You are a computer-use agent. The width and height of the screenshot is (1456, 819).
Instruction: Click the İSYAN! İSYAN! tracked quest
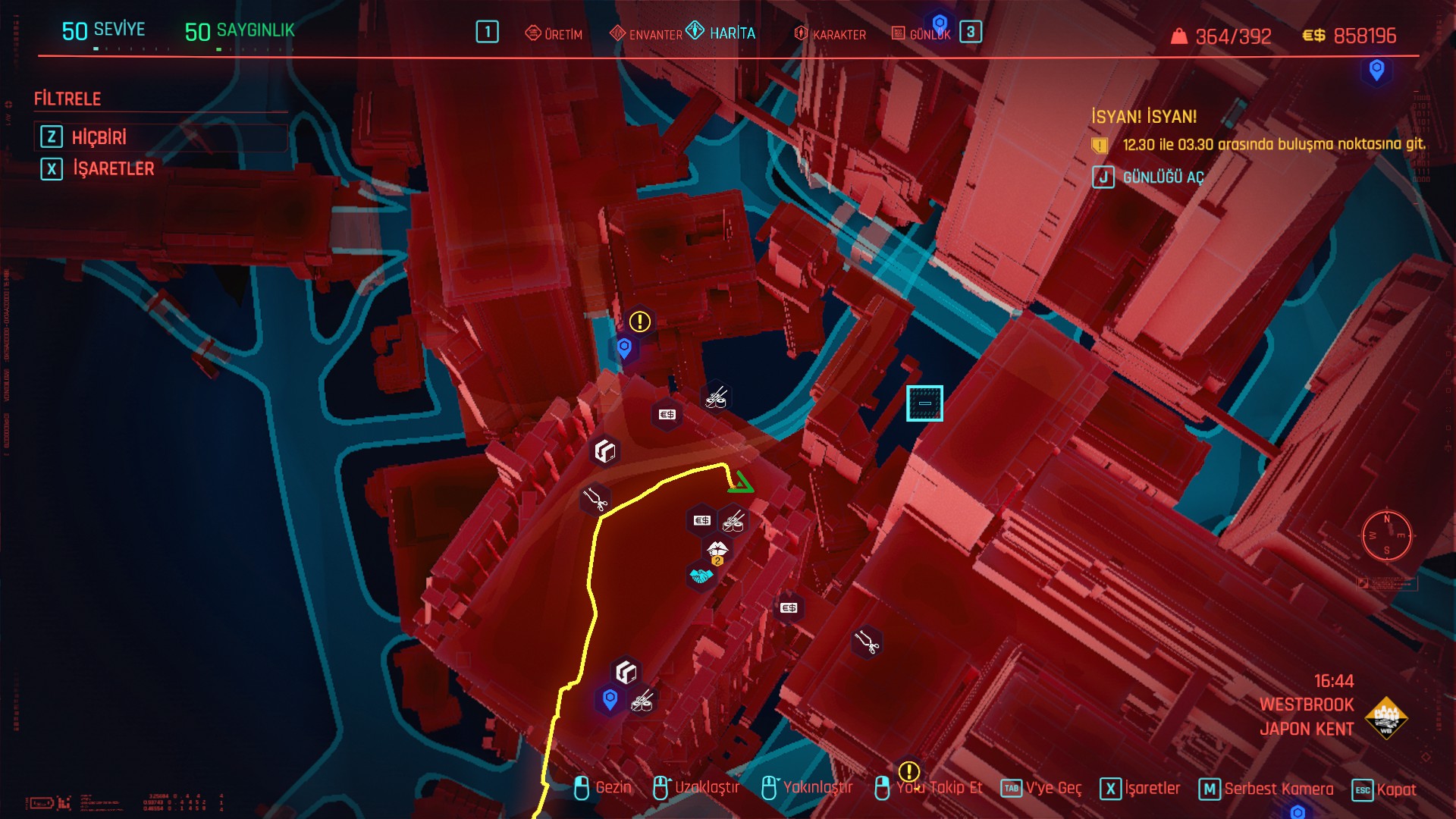(x=1144, y=117)
